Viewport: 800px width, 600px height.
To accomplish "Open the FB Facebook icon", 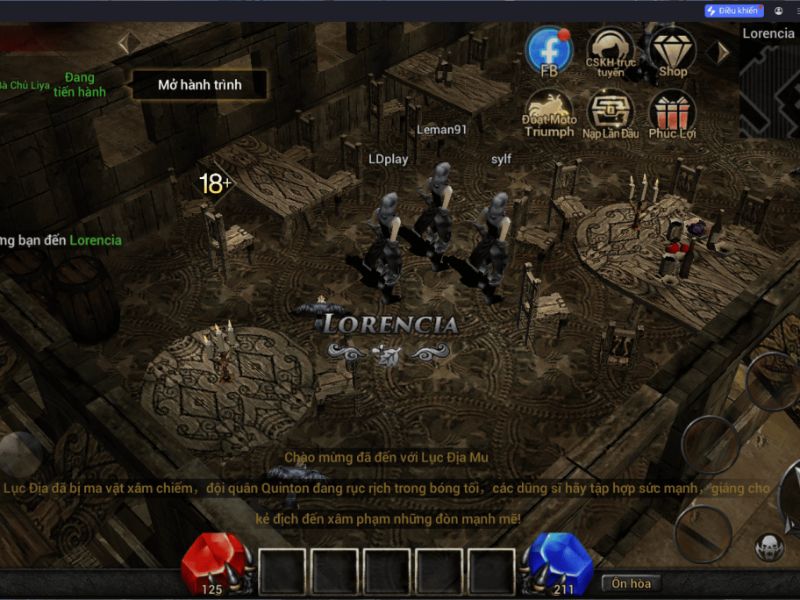I will (549, 52).
